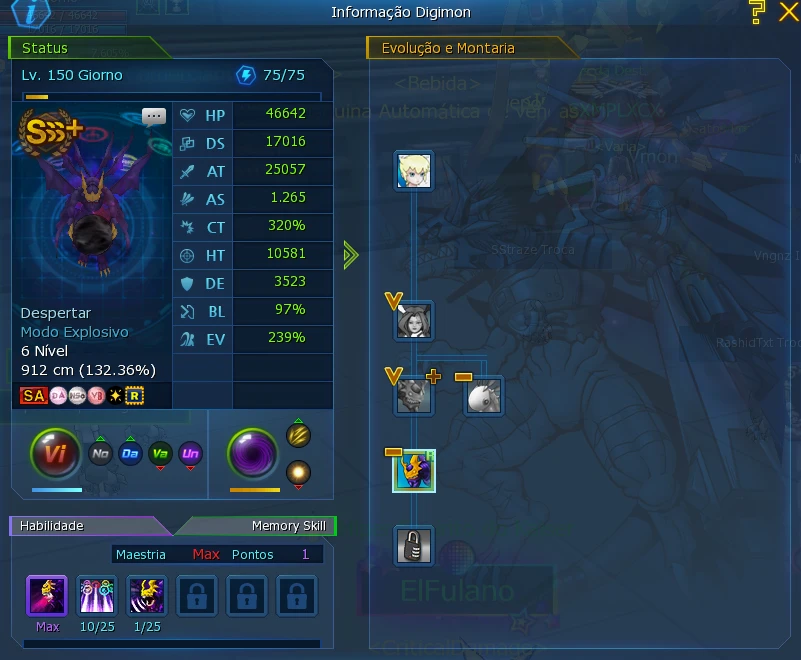Image resolution: width=801 pixels, height=660 pixels.
Task: Select the skill icon labeled 10/25
Action: point(97,595)
